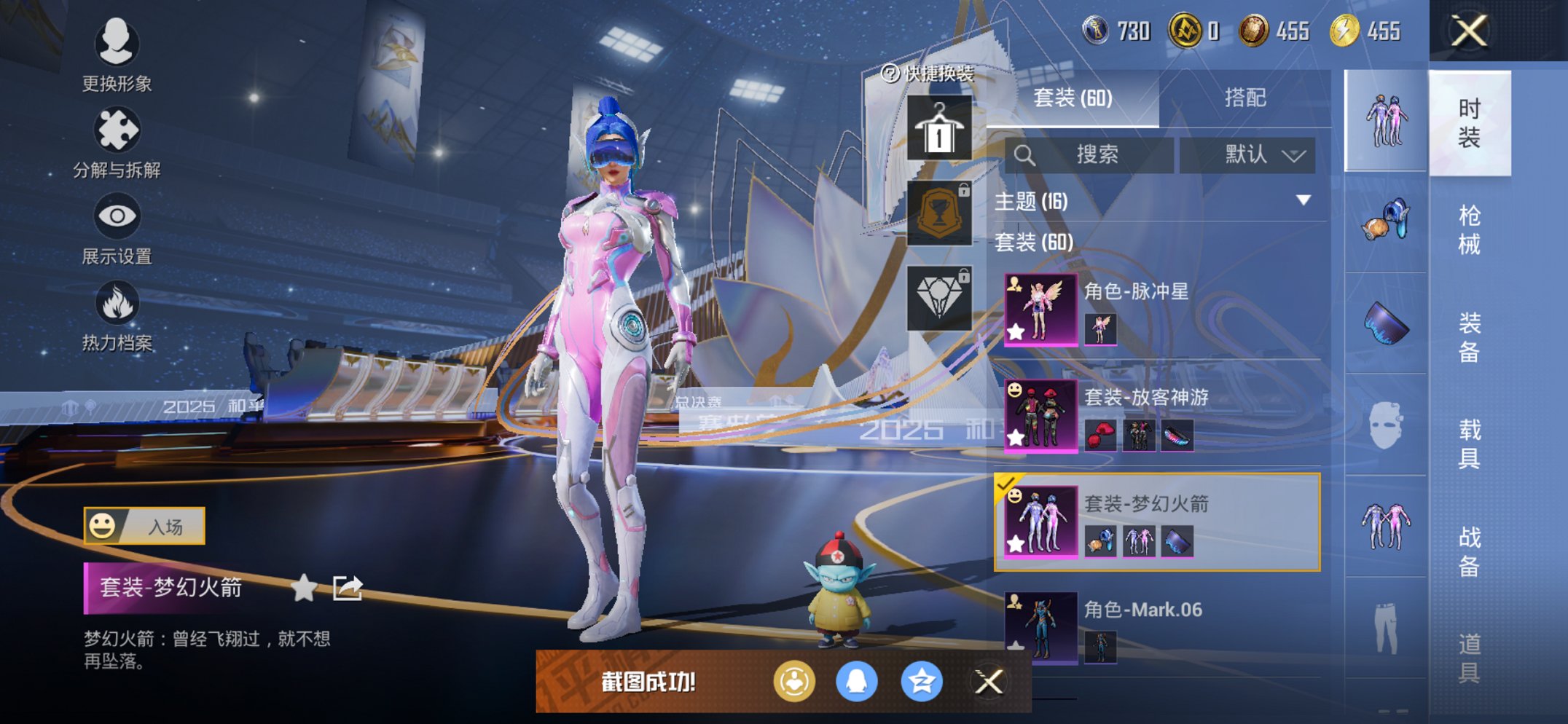Choose the 套装-放客神游 outfit set
The height and width of the screenshot is (724, 1568).
click(1161, 416)
